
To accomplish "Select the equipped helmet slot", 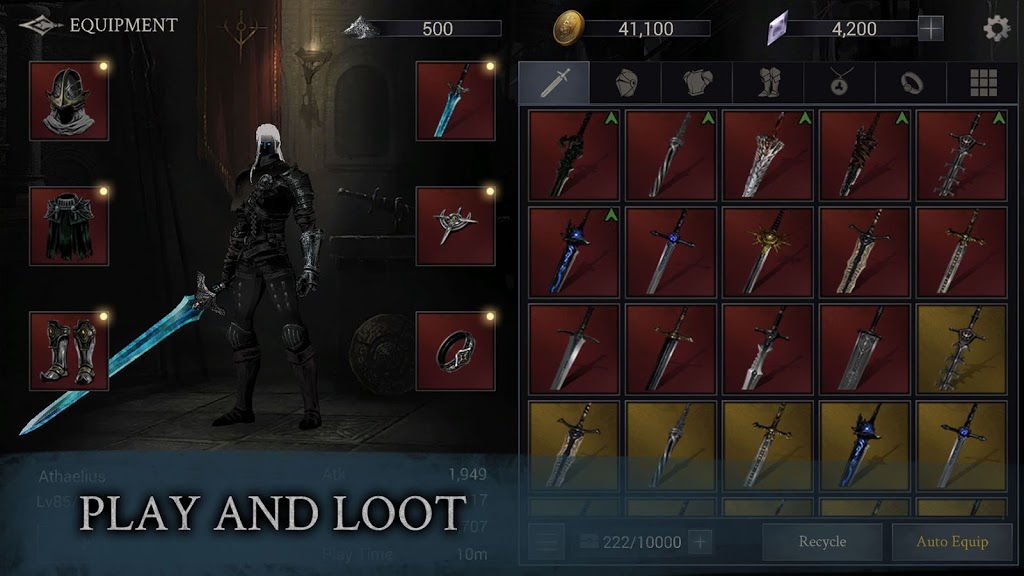I will 69,101.
